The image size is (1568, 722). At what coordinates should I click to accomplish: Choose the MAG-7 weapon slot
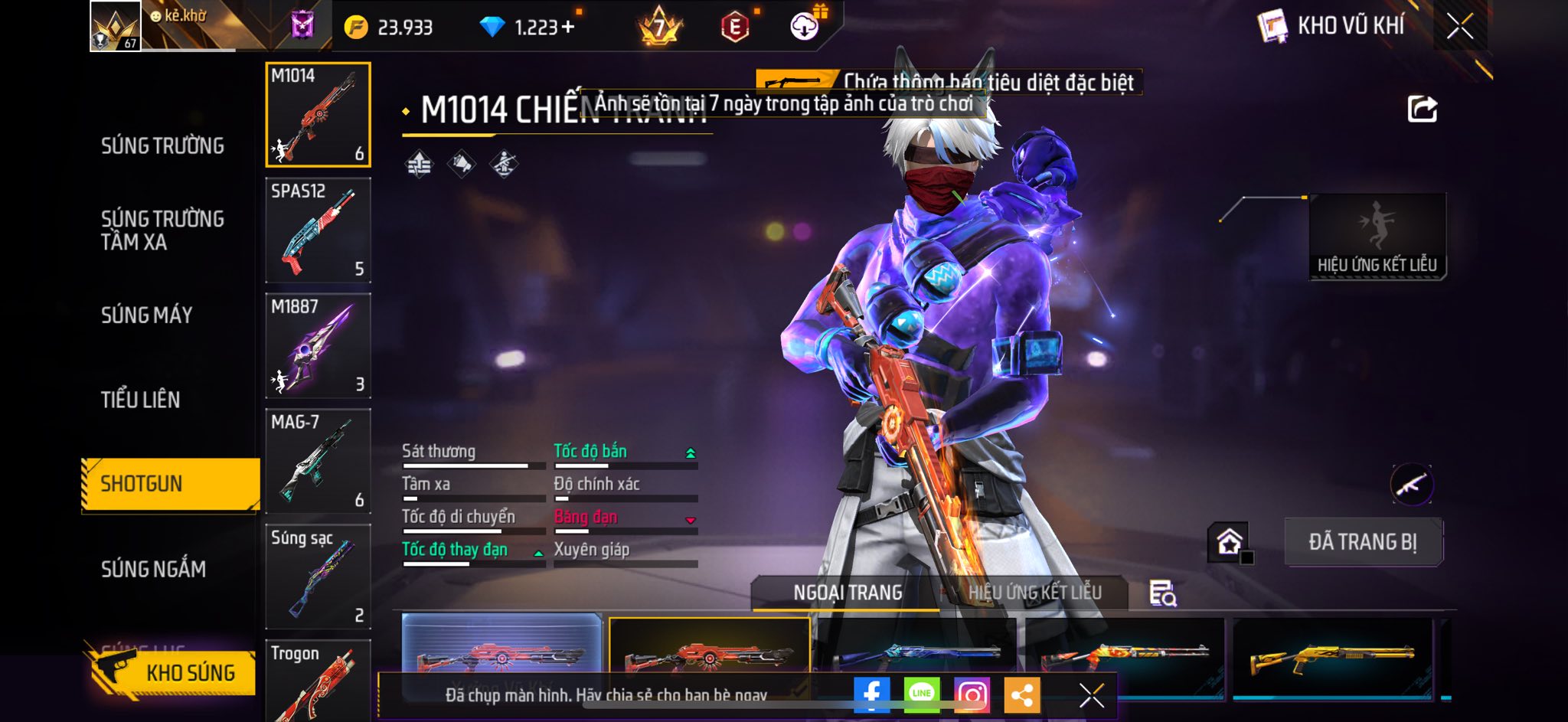pos(318,462)
